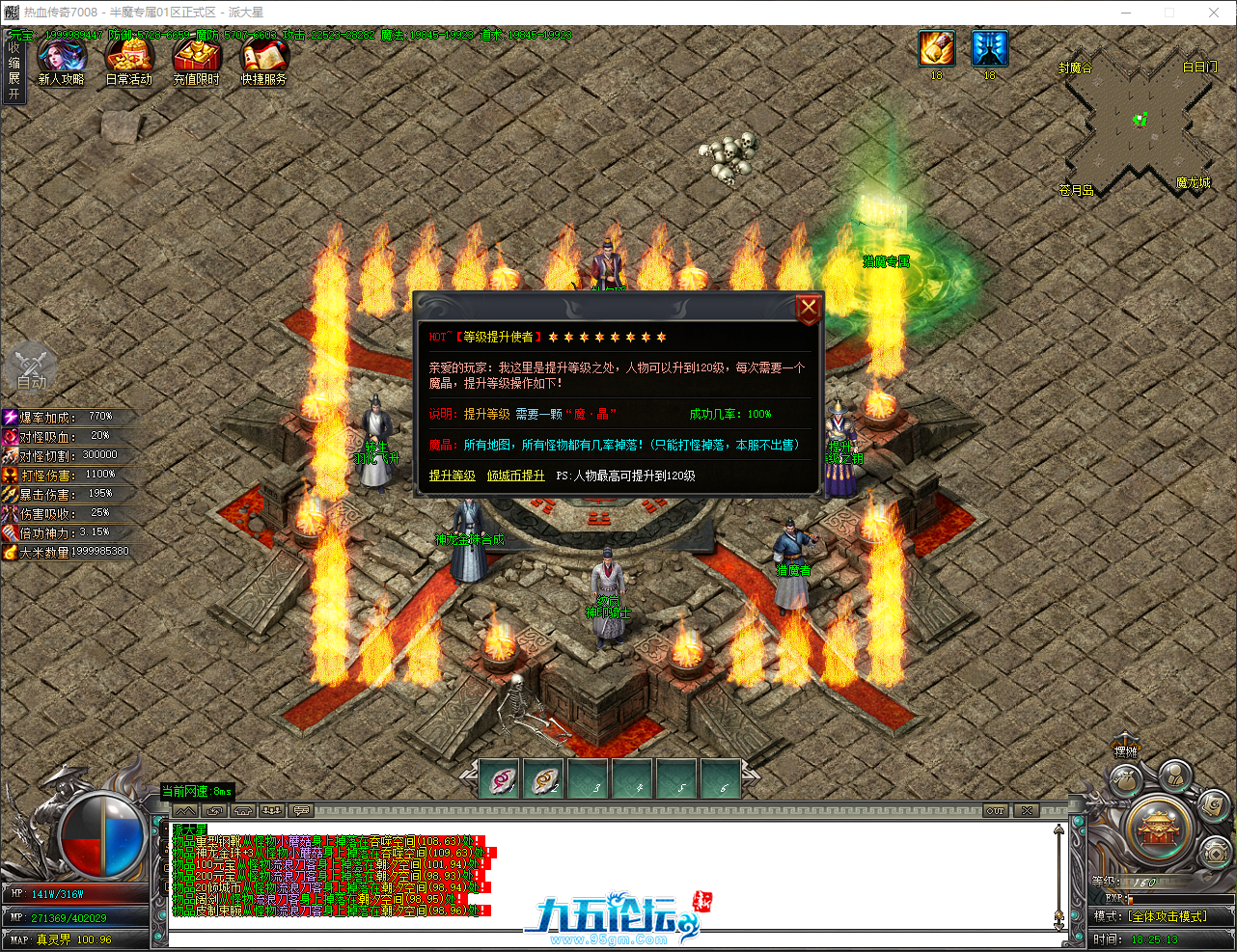Open the character info icon

(x=1175, y=775)
